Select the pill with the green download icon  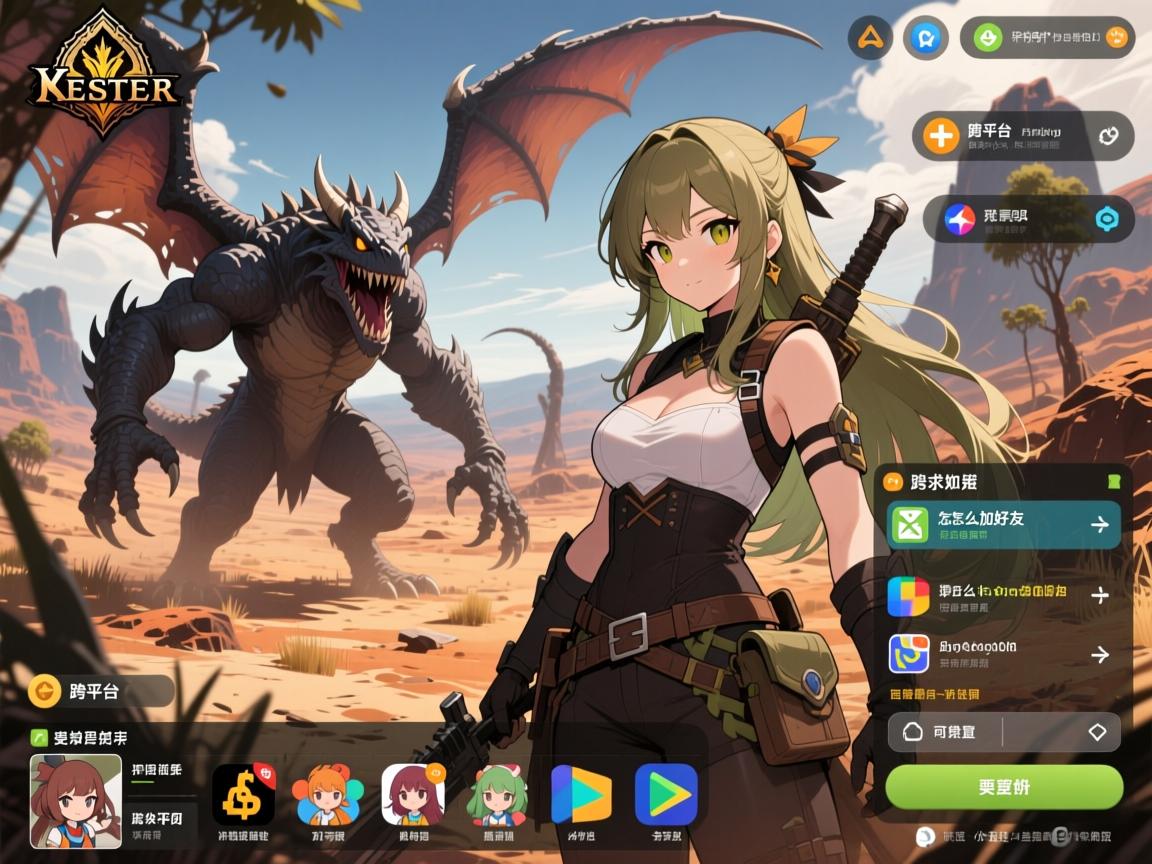point(1047,38)
